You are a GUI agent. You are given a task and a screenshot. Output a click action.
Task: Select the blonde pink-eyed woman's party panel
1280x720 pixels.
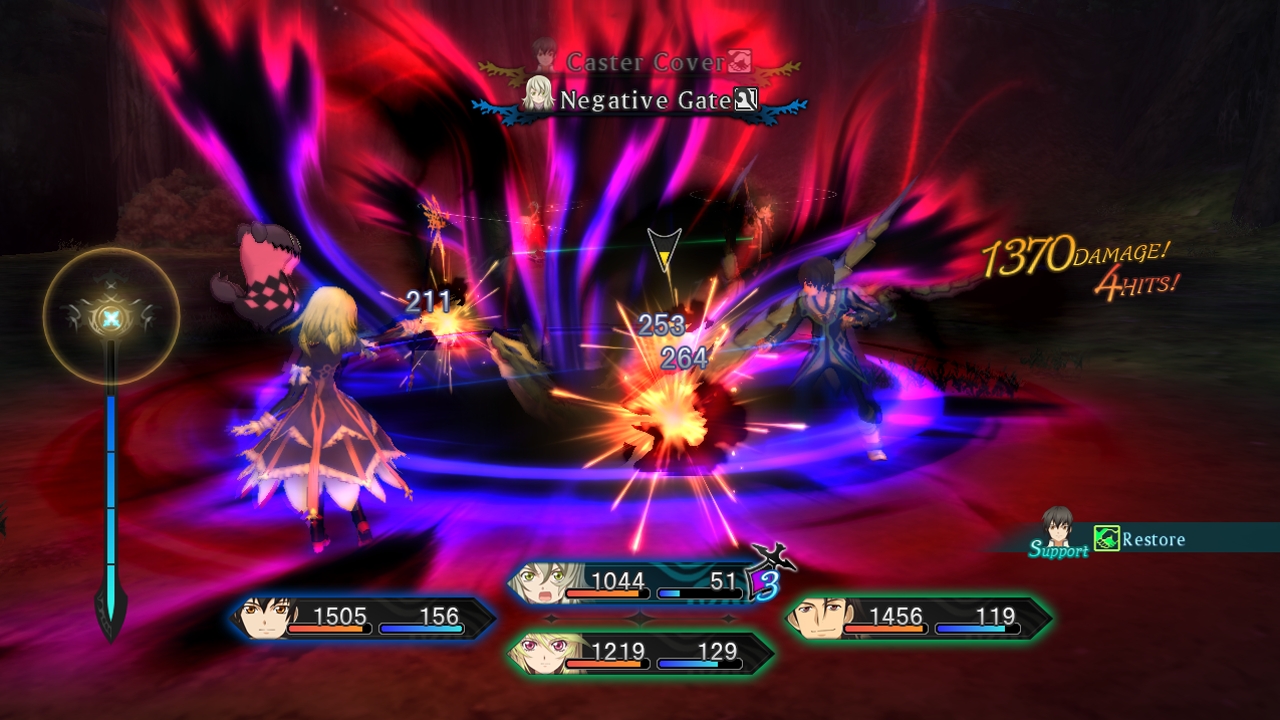click(x=640, y=654)
